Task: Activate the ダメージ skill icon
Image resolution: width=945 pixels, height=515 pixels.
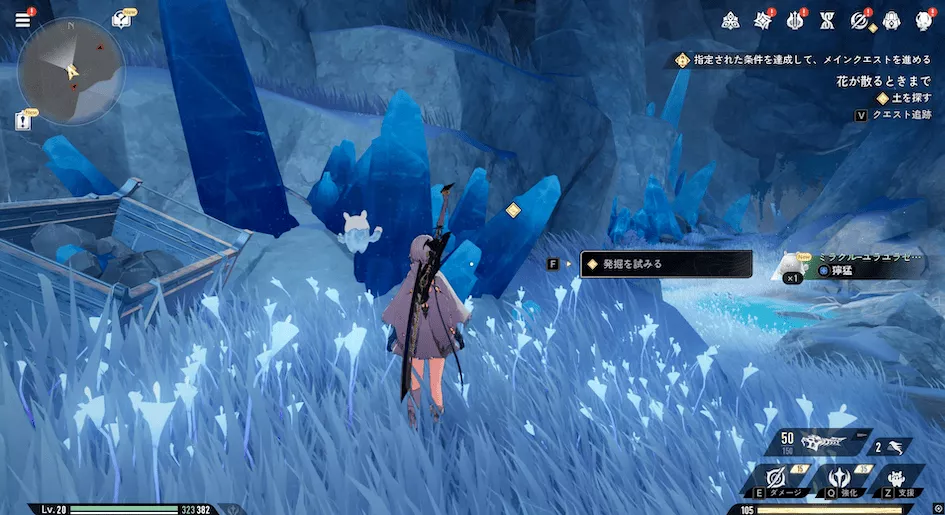Action: [775, 478]
